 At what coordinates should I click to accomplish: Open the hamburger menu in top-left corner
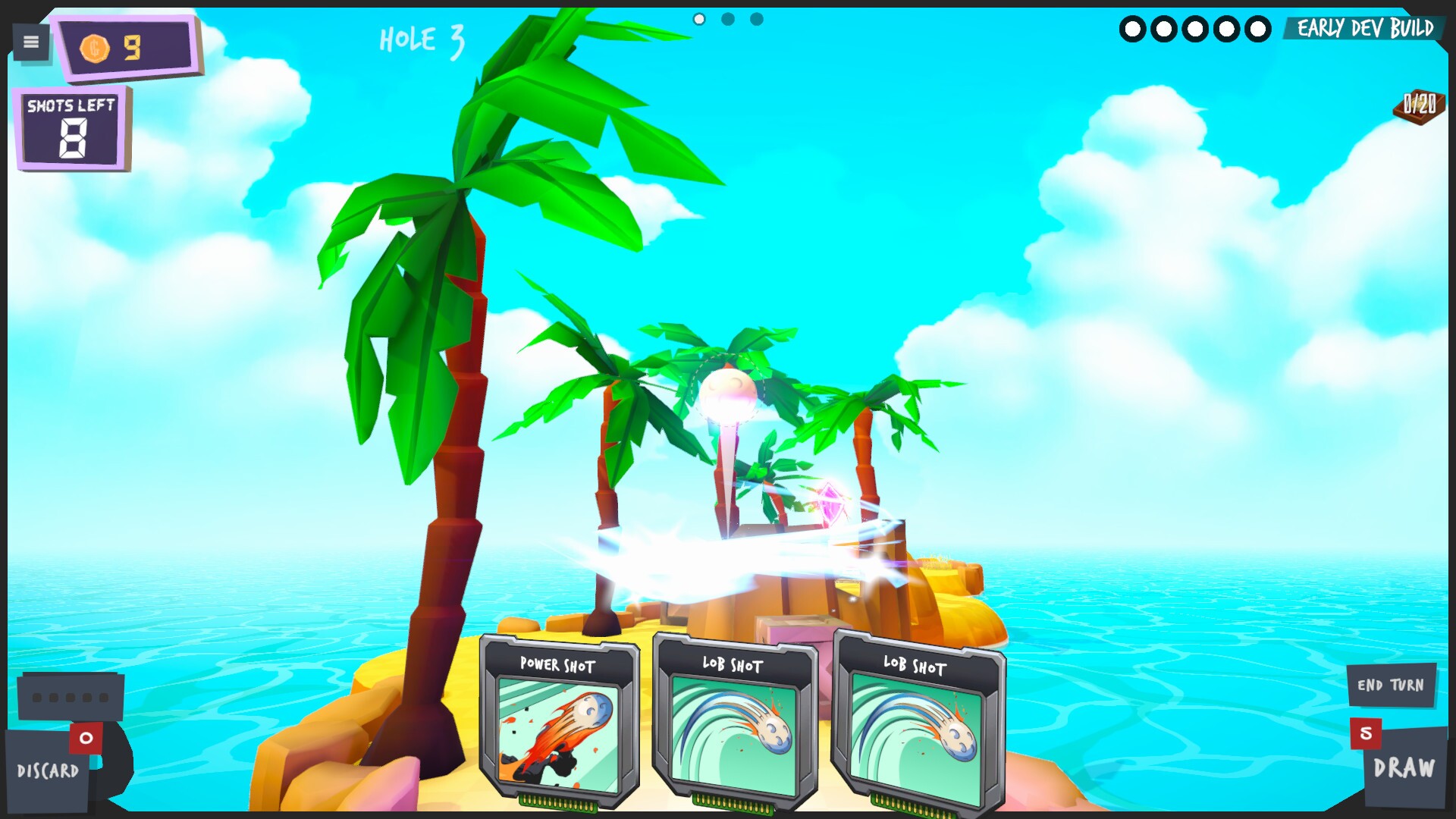coord(30,42)
